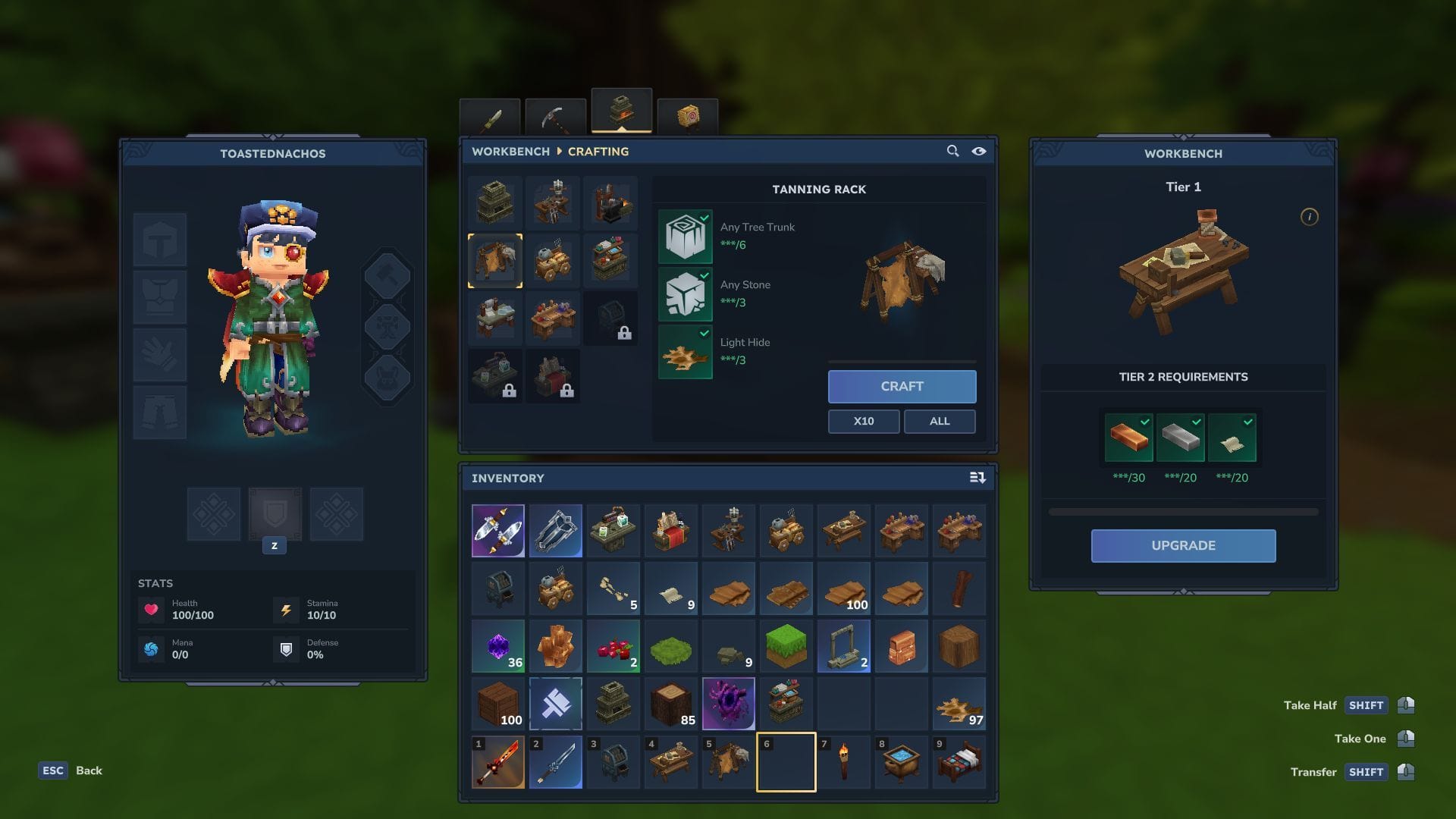Image resolution: width=1456 pixels, height=819 pixels.
Task: Click the UPGRADE button in Workbench panel
Action: click(1183, 545)
